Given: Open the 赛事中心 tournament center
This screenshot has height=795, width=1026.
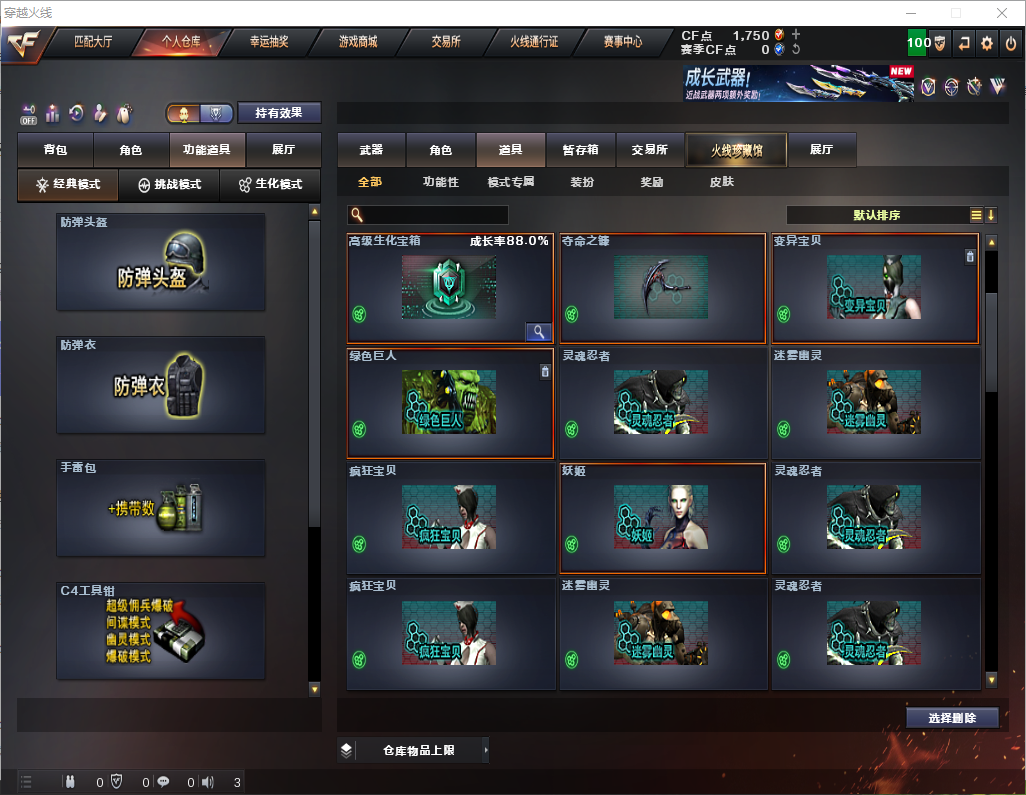Looking at the screenshot, I should click(x=622, y=42).
